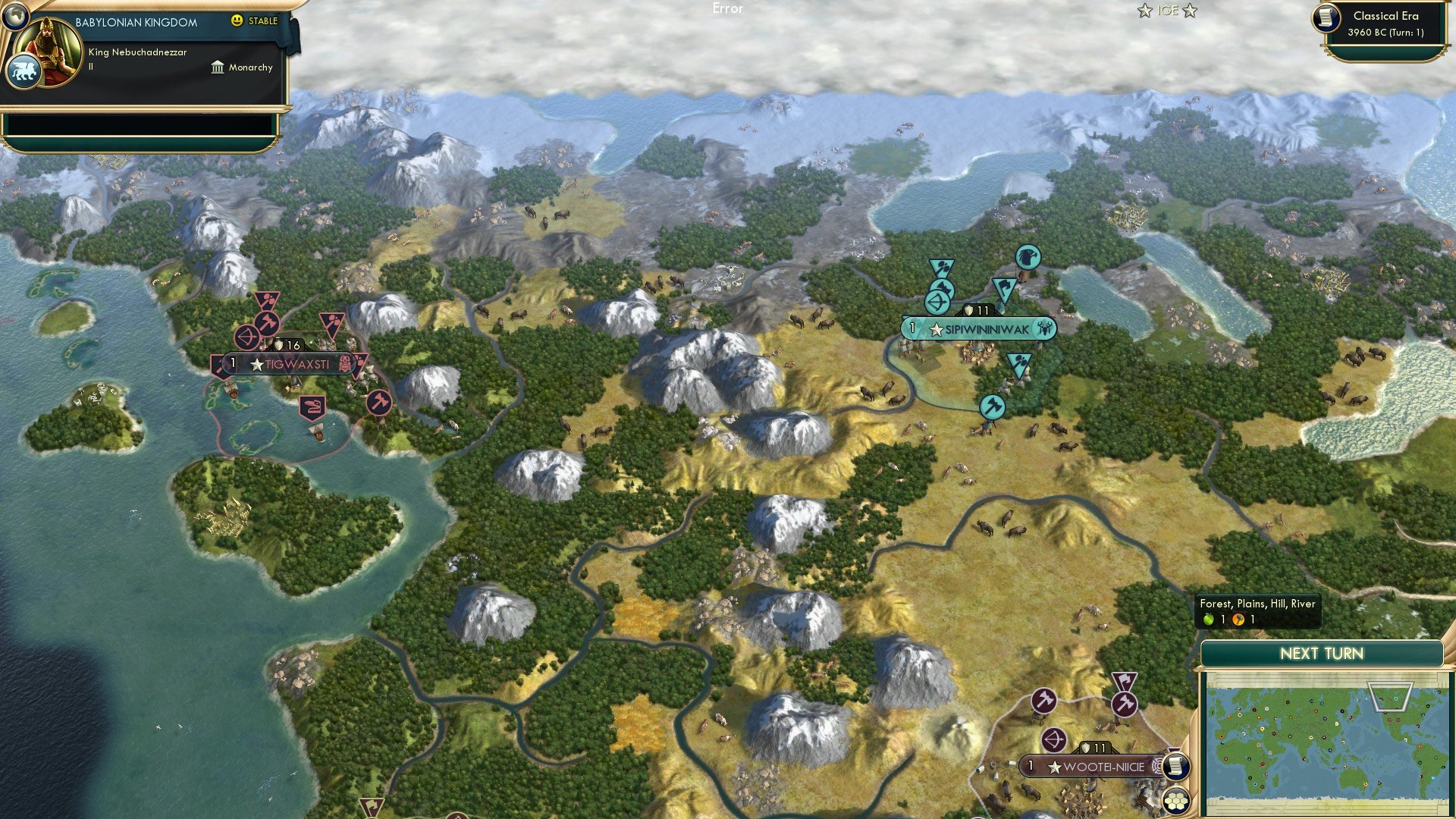
Task: Click the red axe unit flag near Wootei-Niicie
Action: [1044, 701]
